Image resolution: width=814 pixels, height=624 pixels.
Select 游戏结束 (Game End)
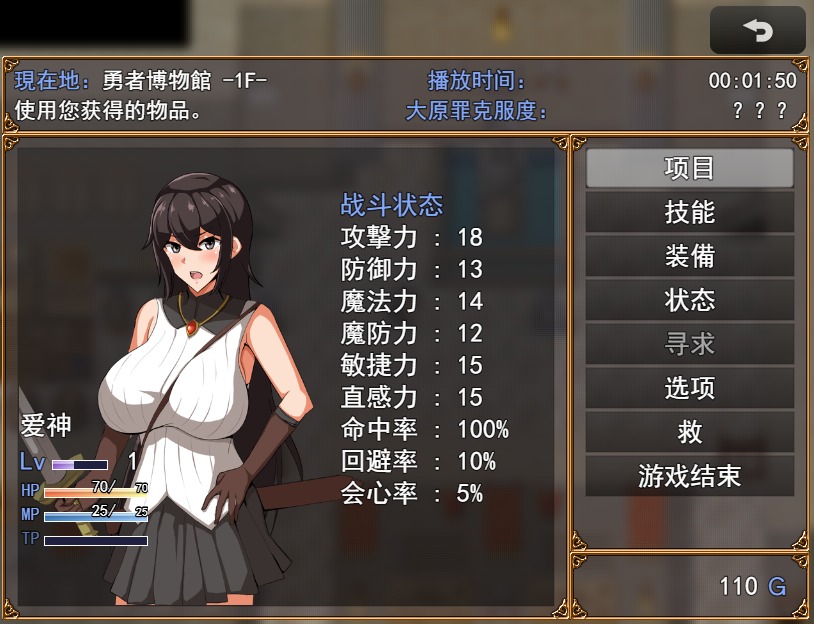689,476
